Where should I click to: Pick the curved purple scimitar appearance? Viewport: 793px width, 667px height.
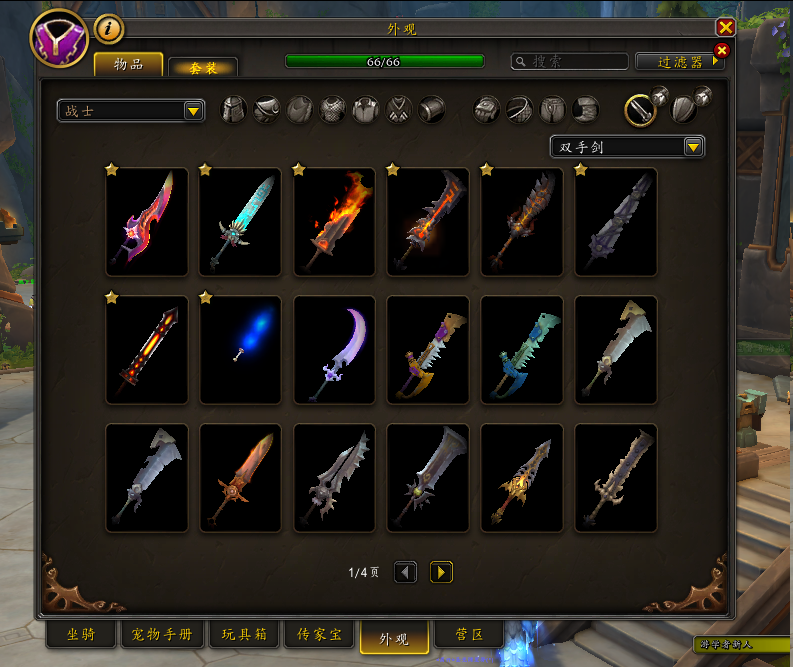click(334, 349)
